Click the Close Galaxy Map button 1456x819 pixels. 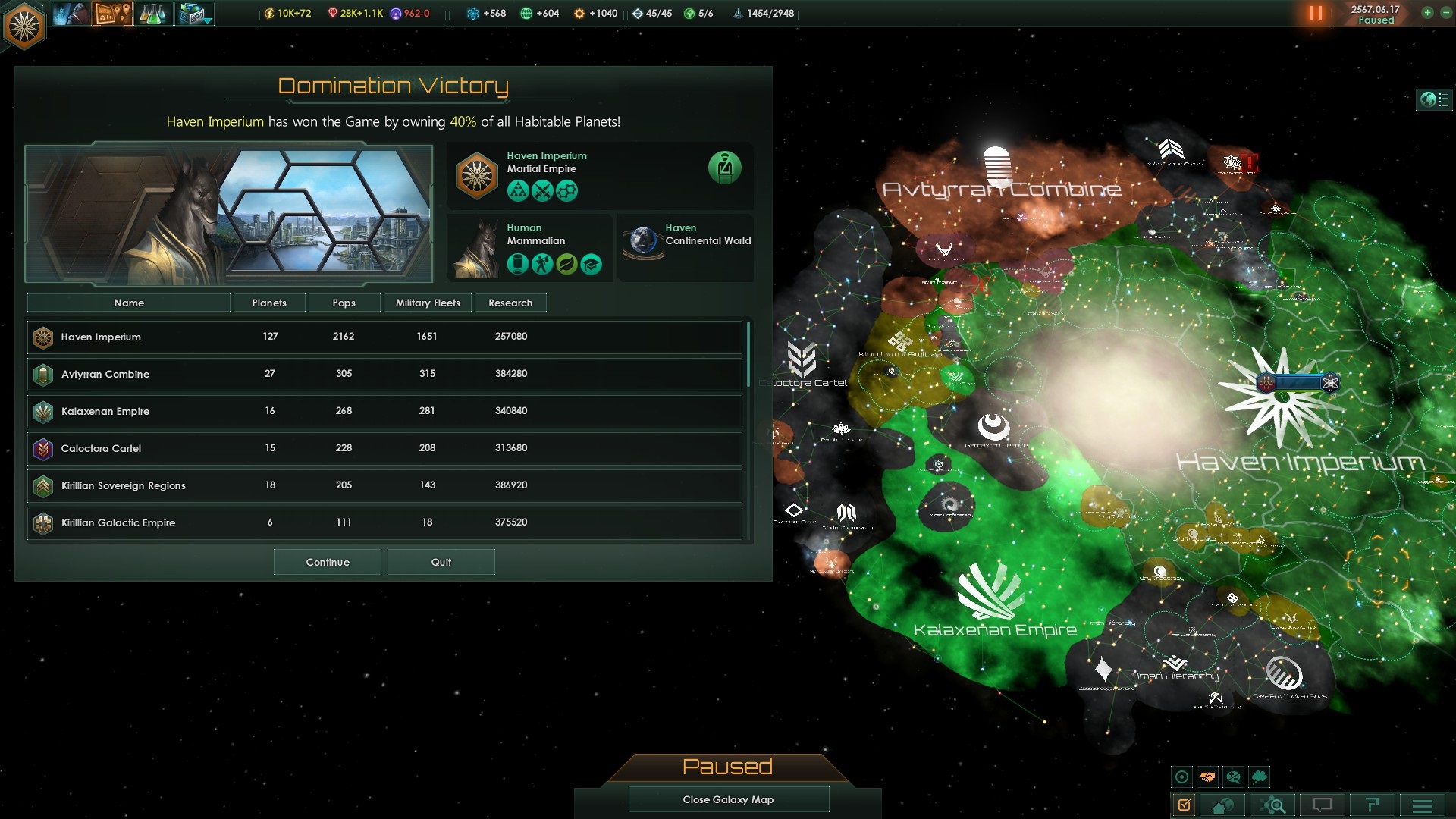[727, 799]
